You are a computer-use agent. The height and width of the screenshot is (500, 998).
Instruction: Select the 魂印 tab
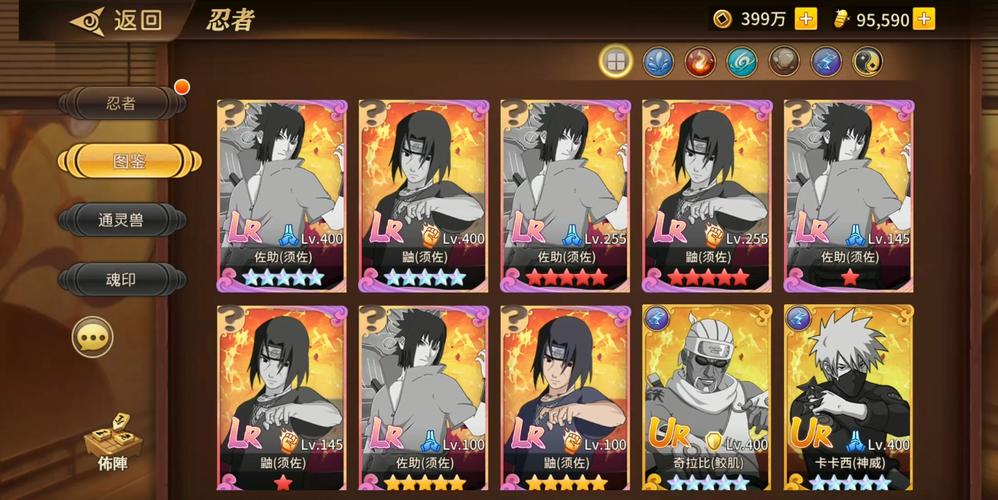pos(122,278)
